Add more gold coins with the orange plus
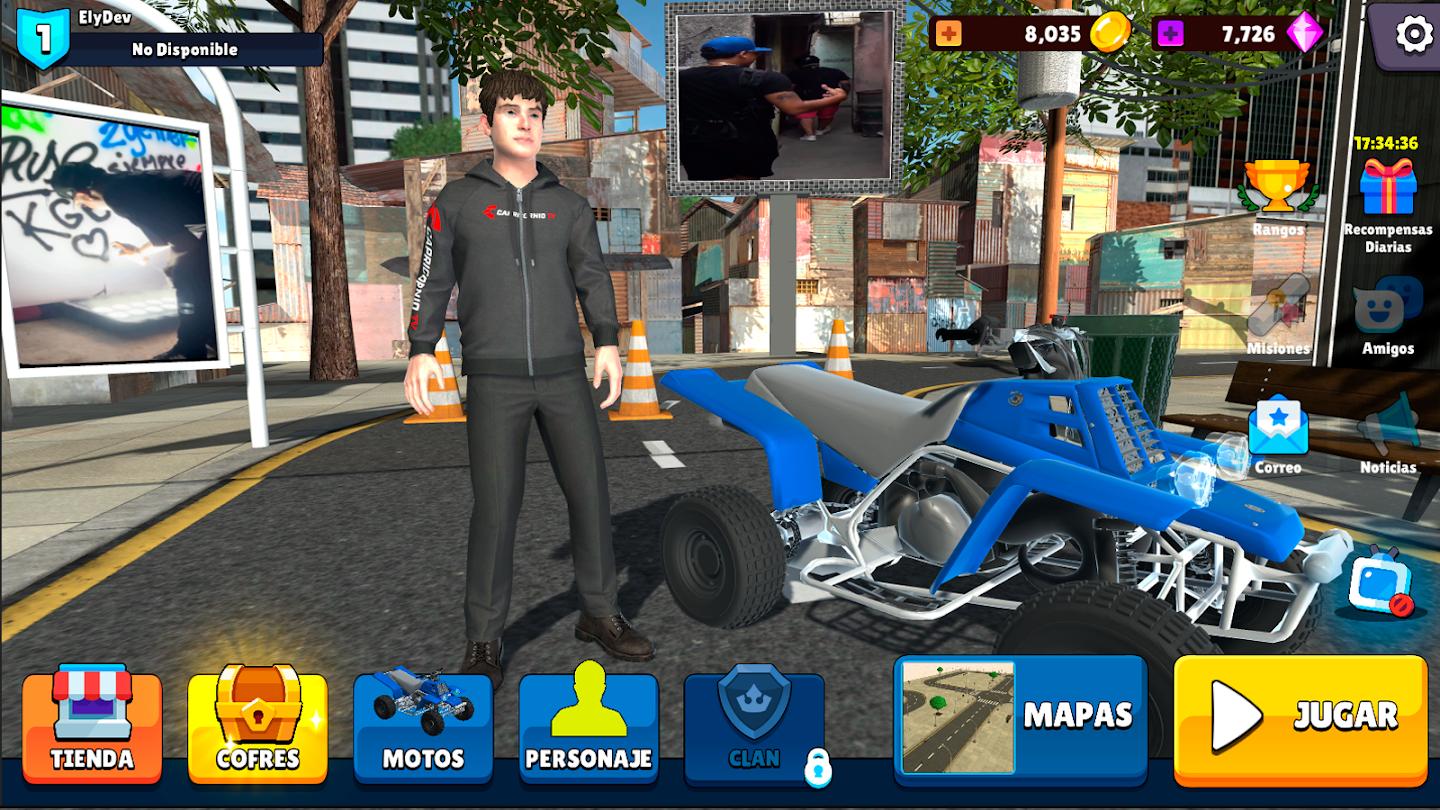This screenshot has height=810, width=1440. pyautogui.click(x=948, y=34)
